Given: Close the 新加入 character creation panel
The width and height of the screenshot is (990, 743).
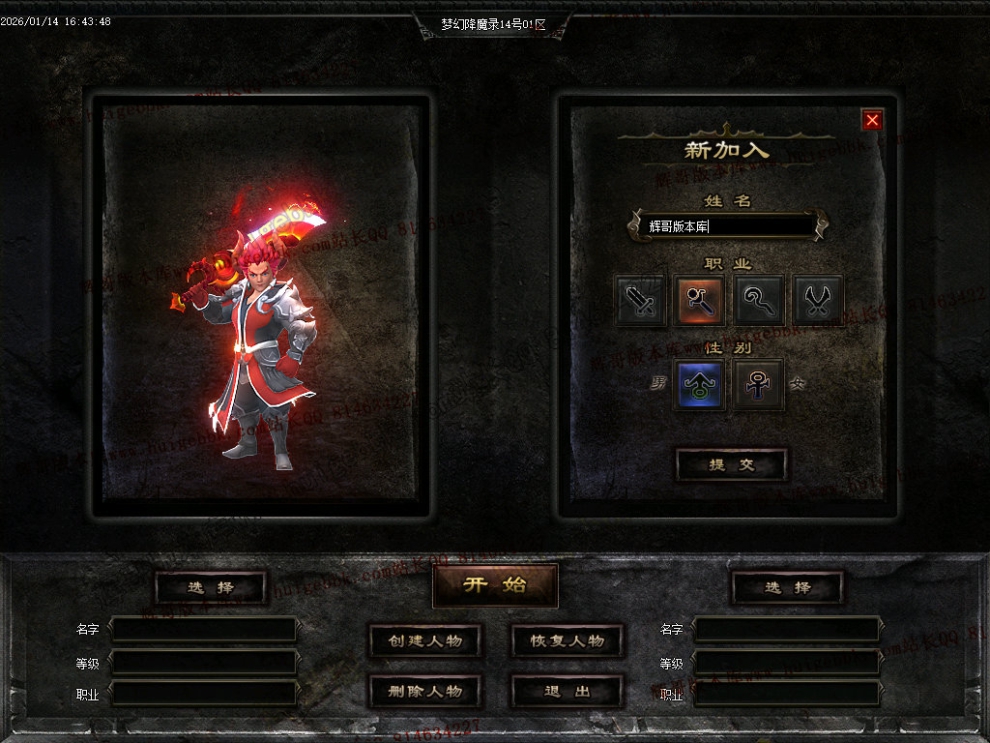Looking at the screenshot, I should point(872,121).
